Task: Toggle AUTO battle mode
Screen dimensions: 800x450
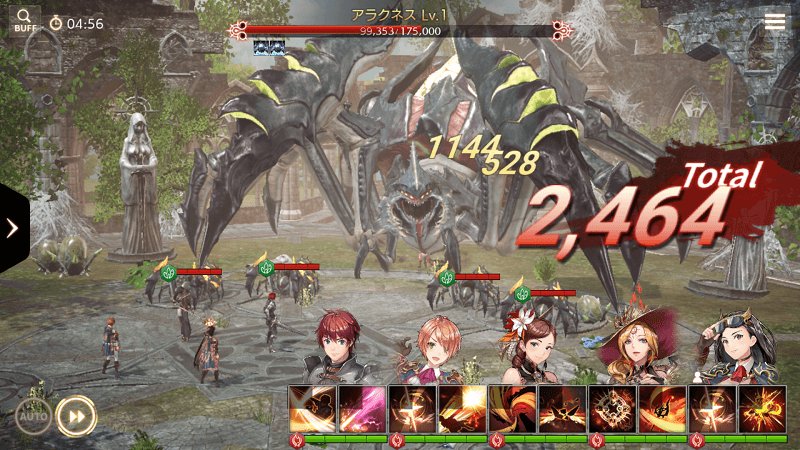Action: (33, 415)
